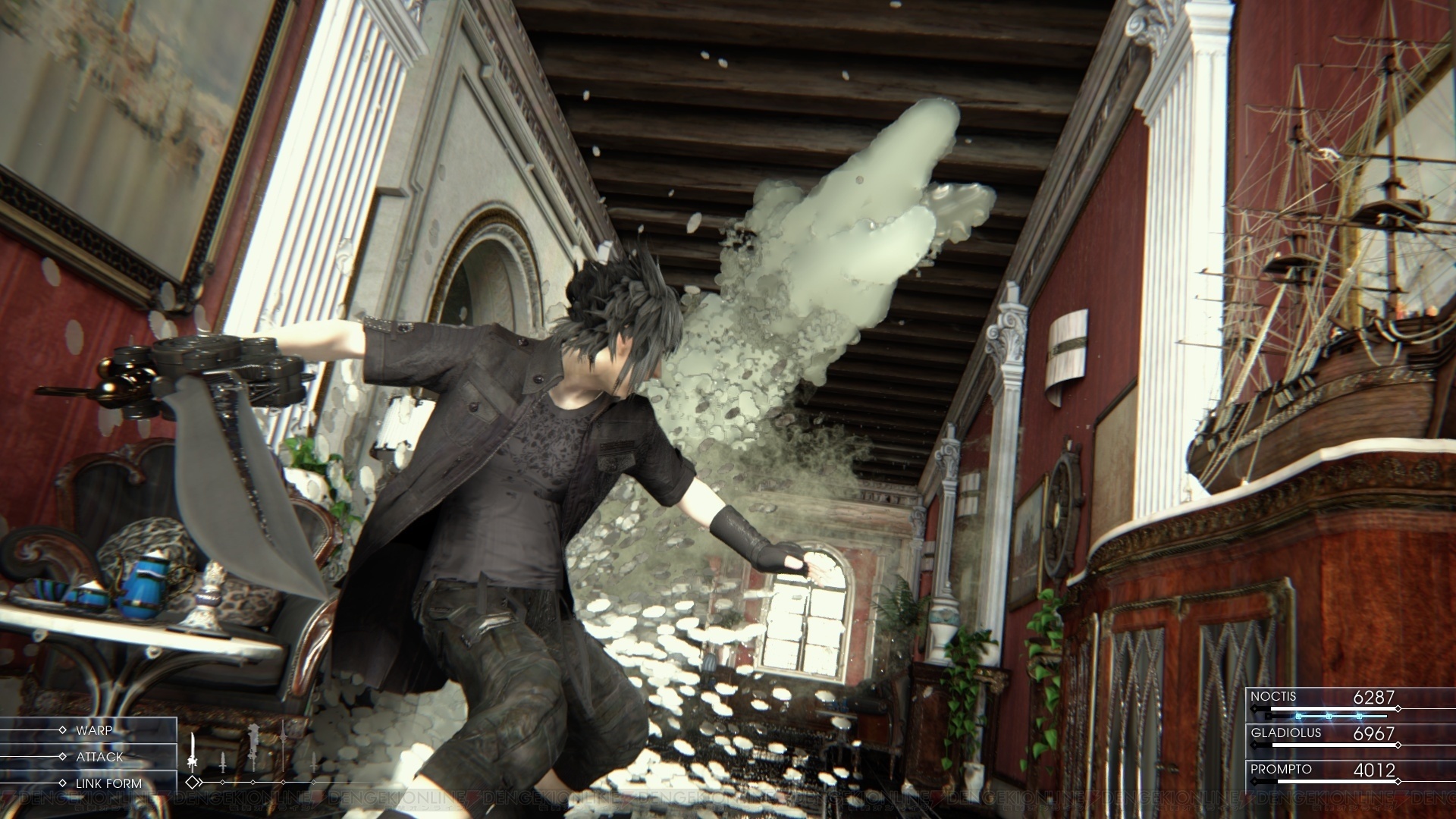Toggle the third glowing node on Noctis's MP bar
Image resolution: width=1456 pixels, height=819 pixels.
(1358, 717)
